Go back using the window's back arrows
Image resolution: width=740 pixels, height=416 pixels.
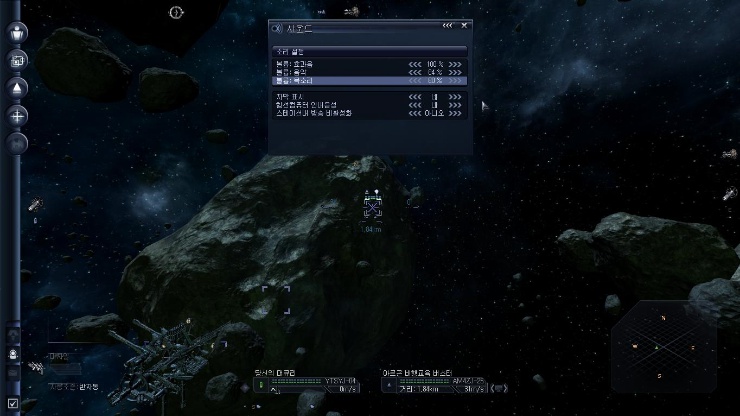pyautogui.click(x=448, y=25)
